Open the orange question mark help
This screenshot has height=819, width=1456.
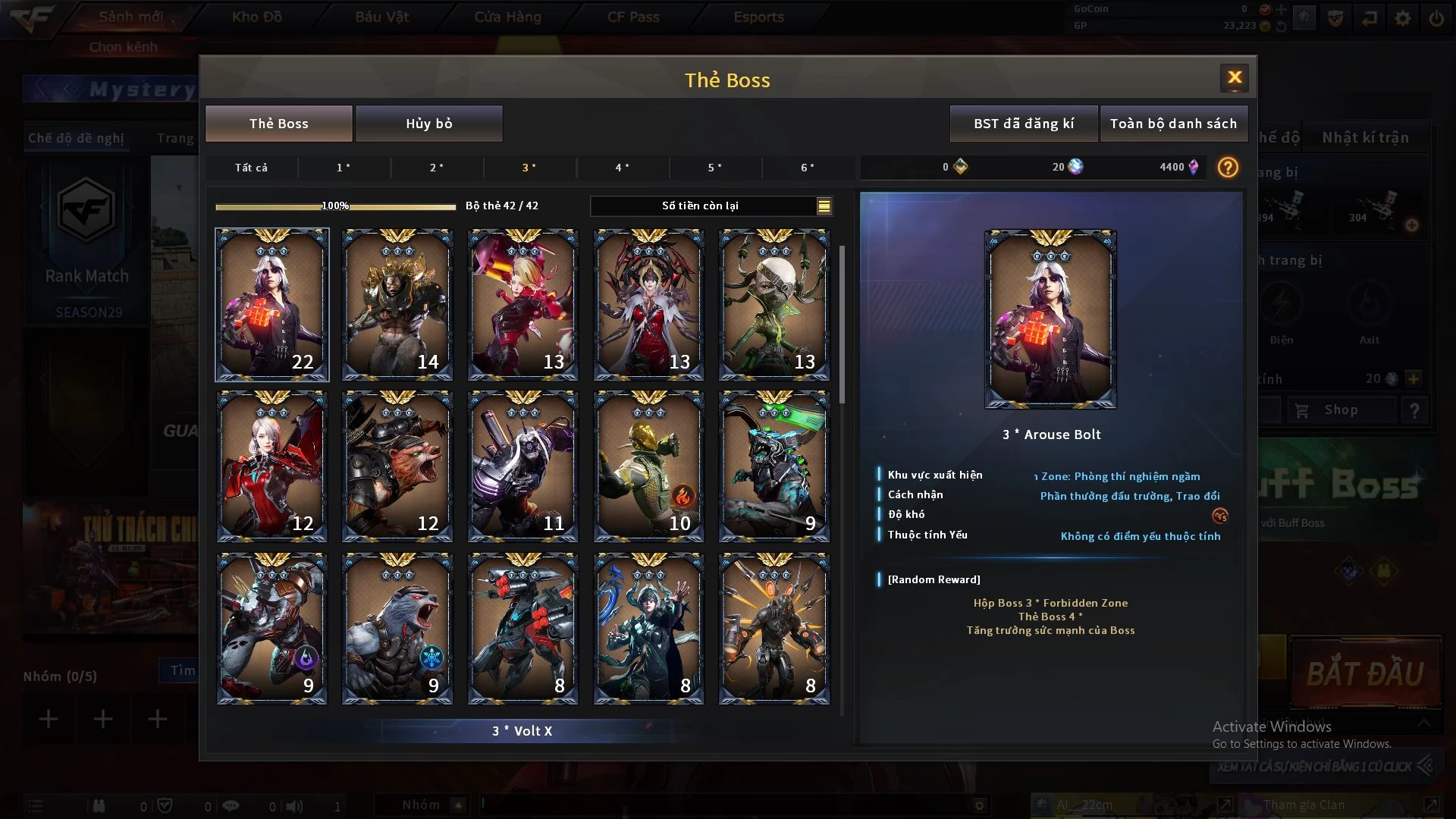[x=1227, y=168]
